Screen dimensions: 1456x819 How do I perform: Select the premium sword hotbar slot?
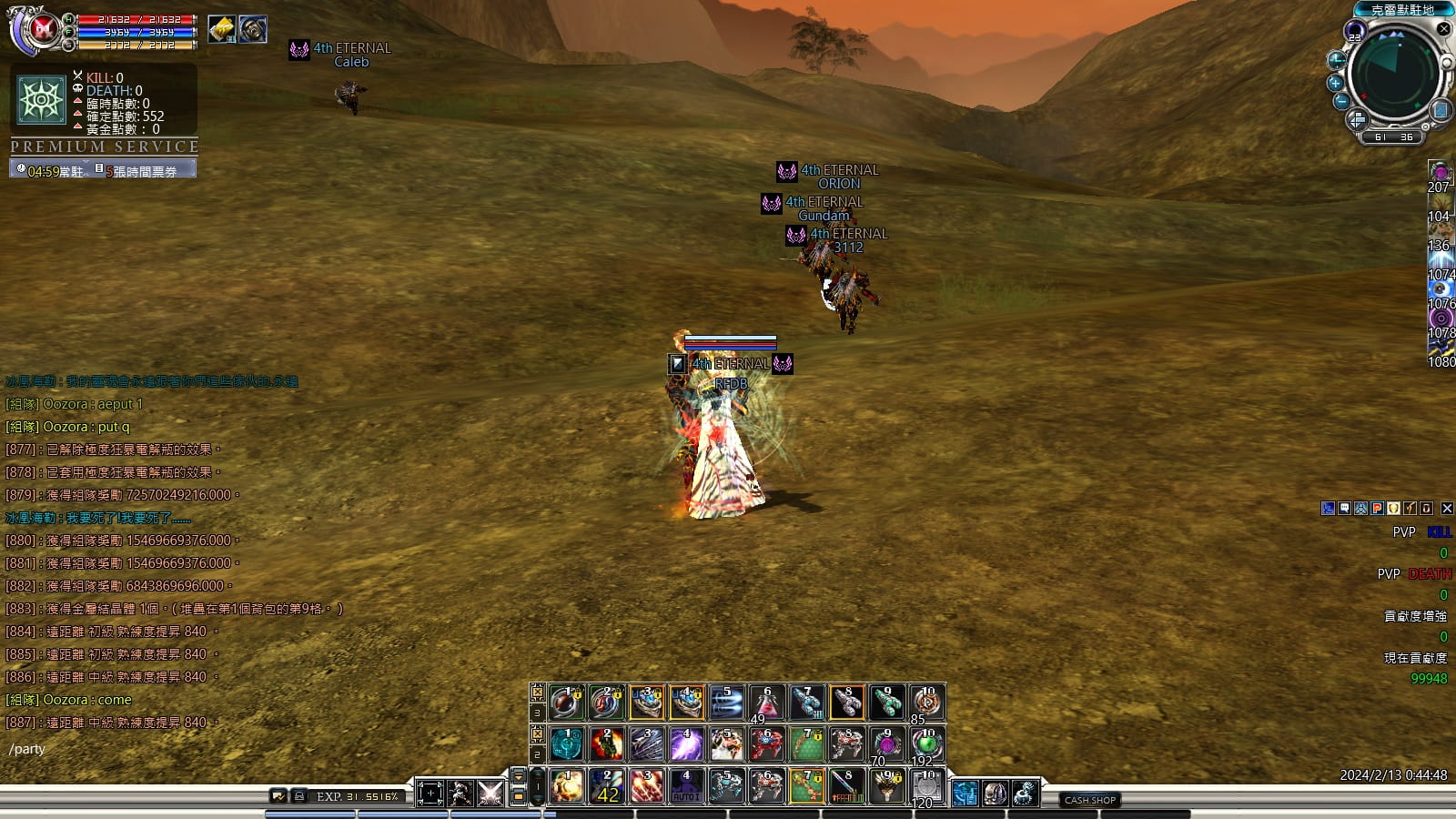tap(846, 786)
